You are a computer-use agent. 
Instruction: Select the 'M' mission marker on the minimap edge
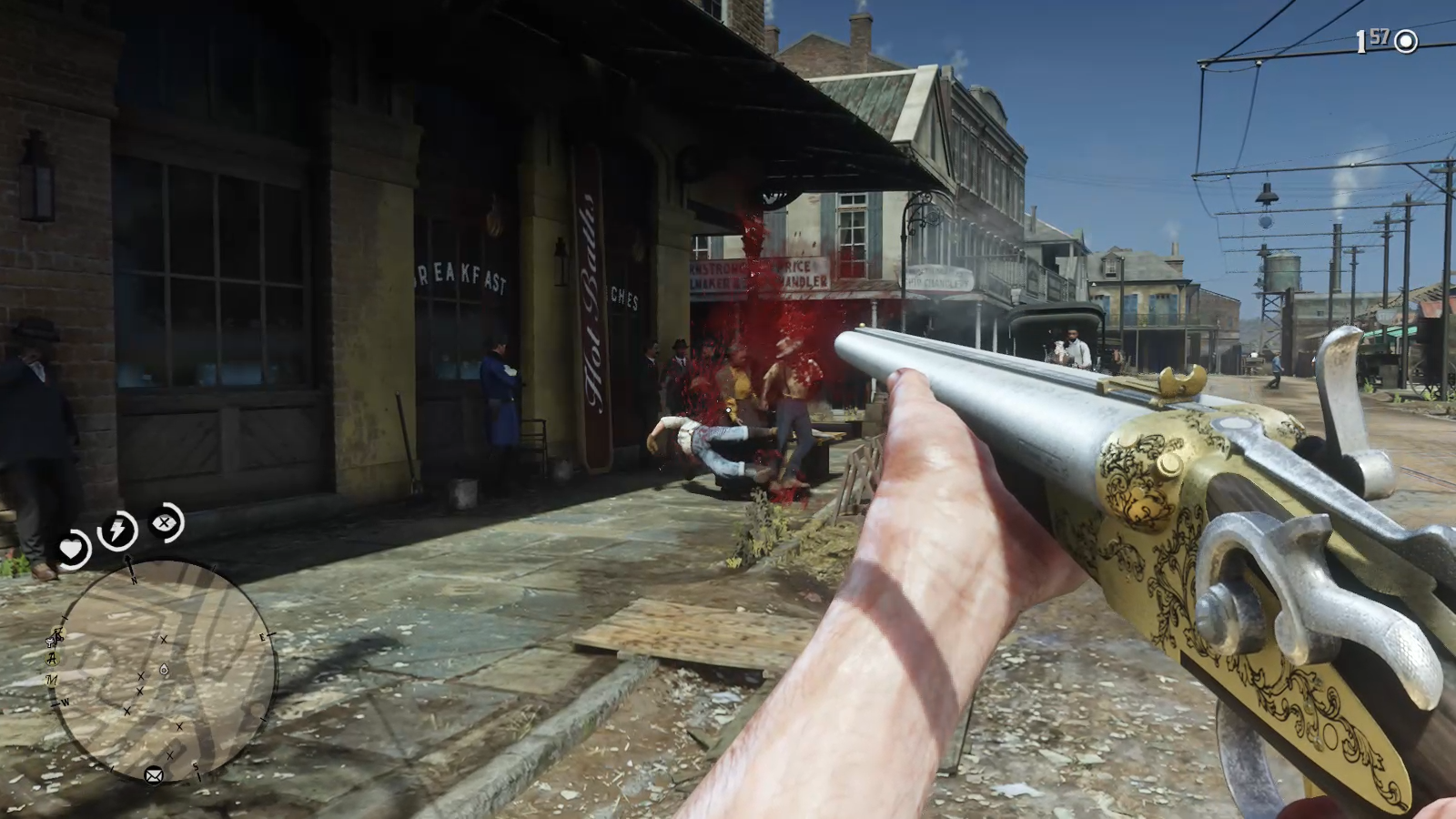pos(52,679)
